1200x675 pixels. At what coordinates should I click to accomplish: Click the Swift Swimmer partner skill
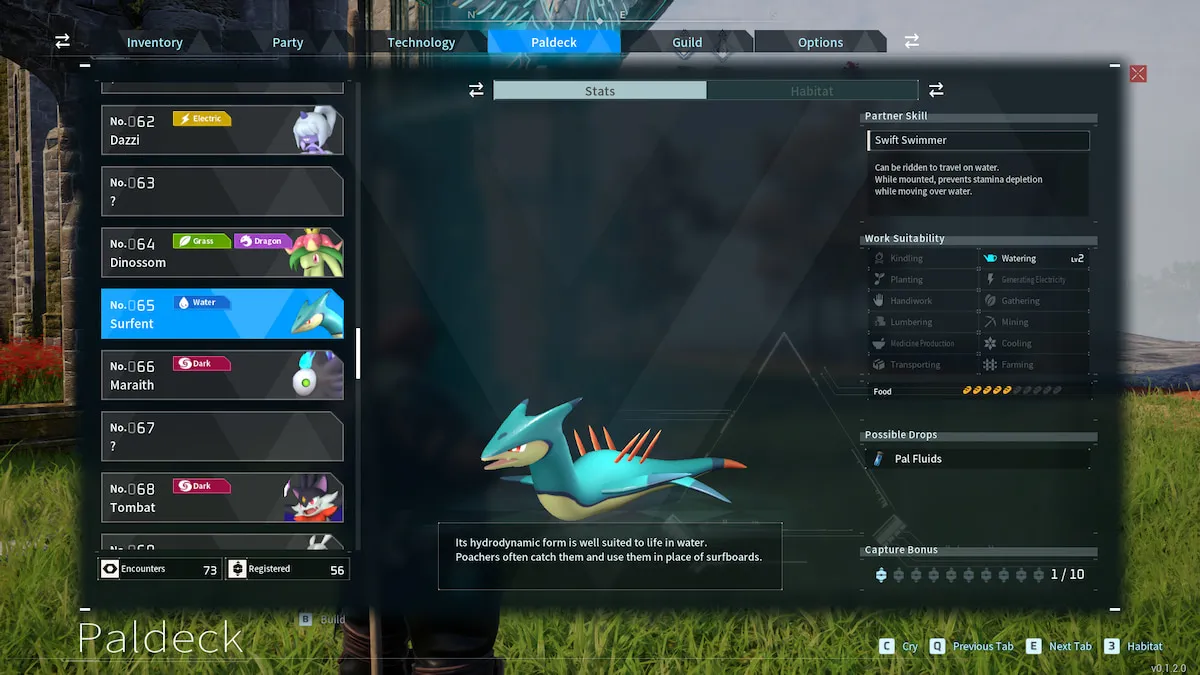978,141
